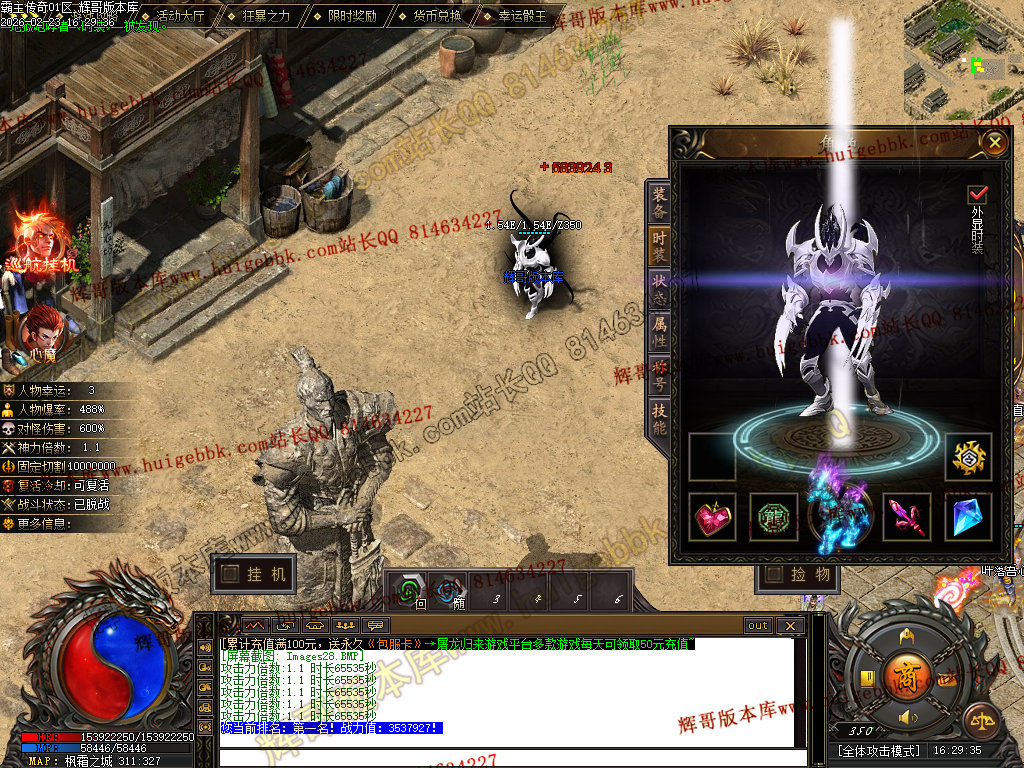
Task: Switch to the 技能 skills tab
Action: click(x=660, y=416)
